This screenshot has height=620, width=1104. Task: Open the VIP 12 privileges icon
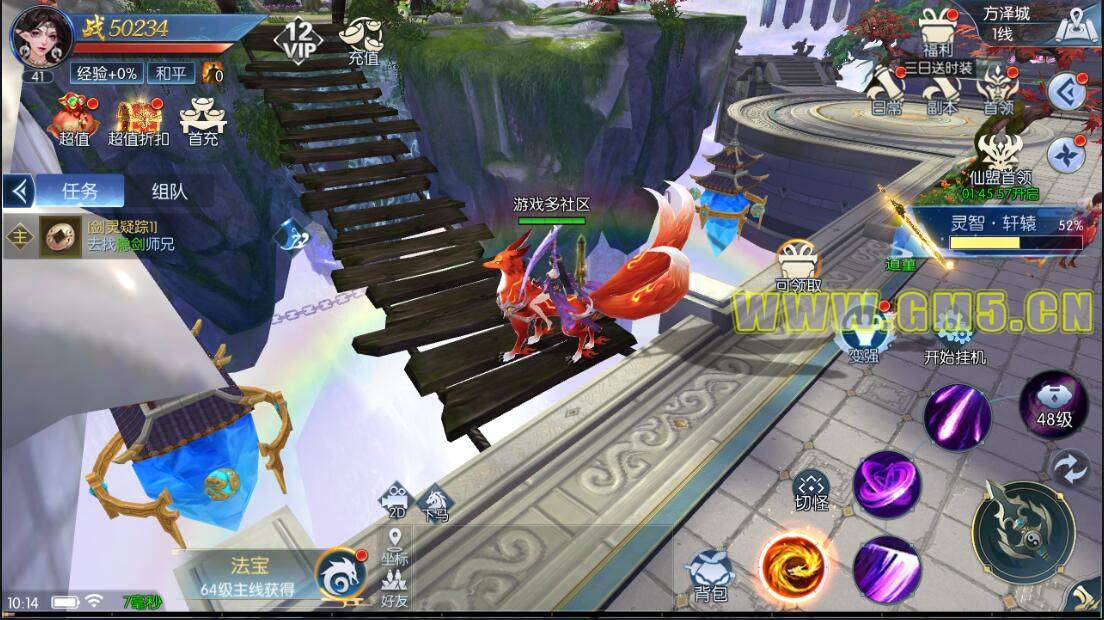pyautogui.click(x=297, y=39)
